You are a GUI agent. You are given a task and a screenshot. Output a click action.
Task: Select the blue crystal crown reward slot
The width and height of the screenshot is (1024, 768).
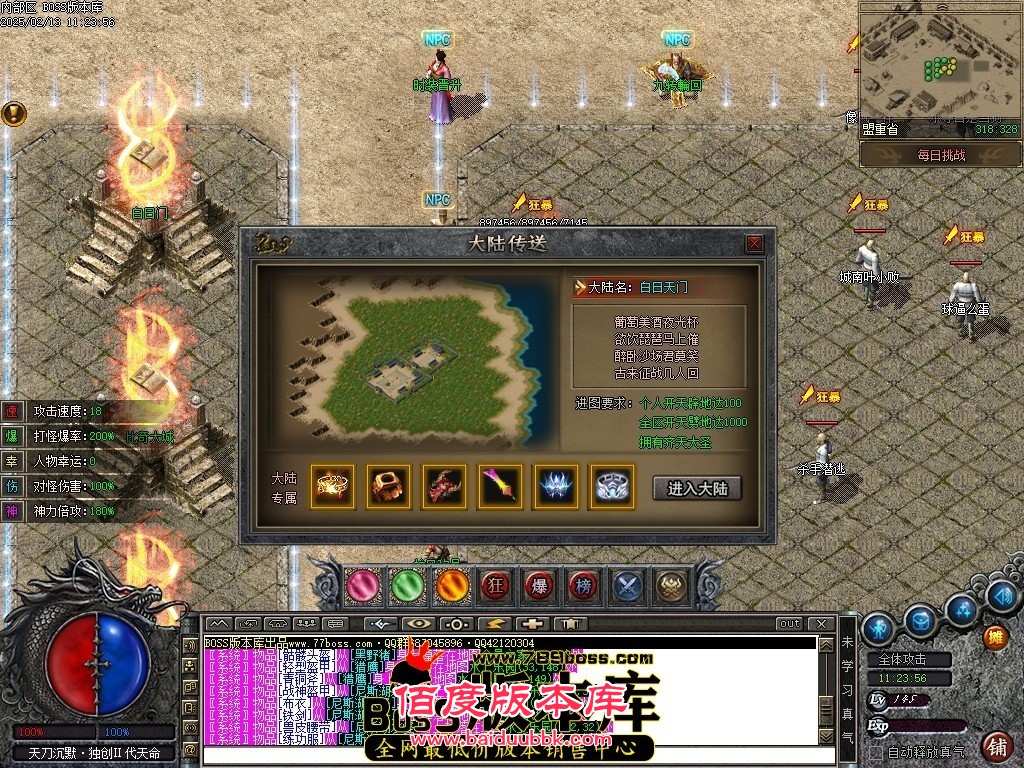(556, 487)
